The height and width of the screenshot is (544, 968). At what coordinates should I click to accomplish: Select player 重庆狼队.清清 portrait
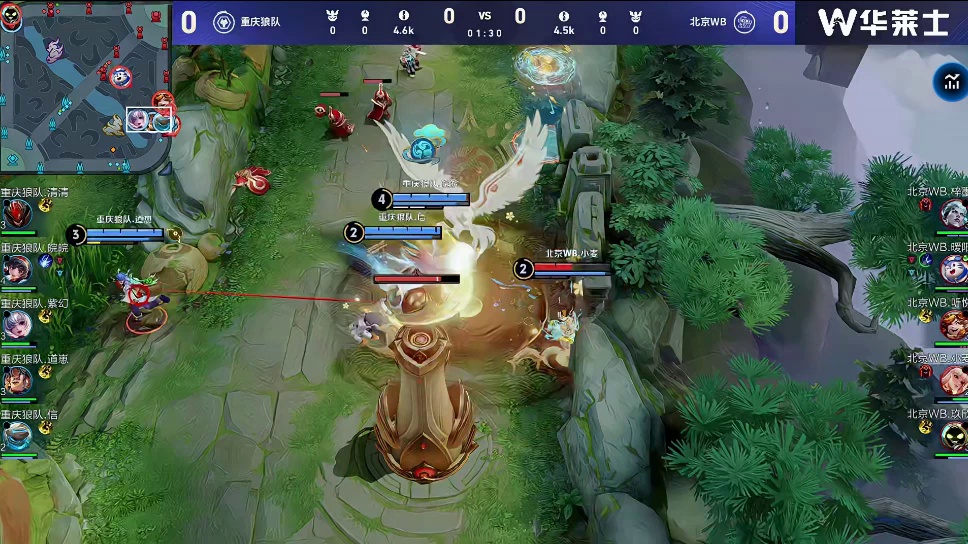click(x=16, y=213)
